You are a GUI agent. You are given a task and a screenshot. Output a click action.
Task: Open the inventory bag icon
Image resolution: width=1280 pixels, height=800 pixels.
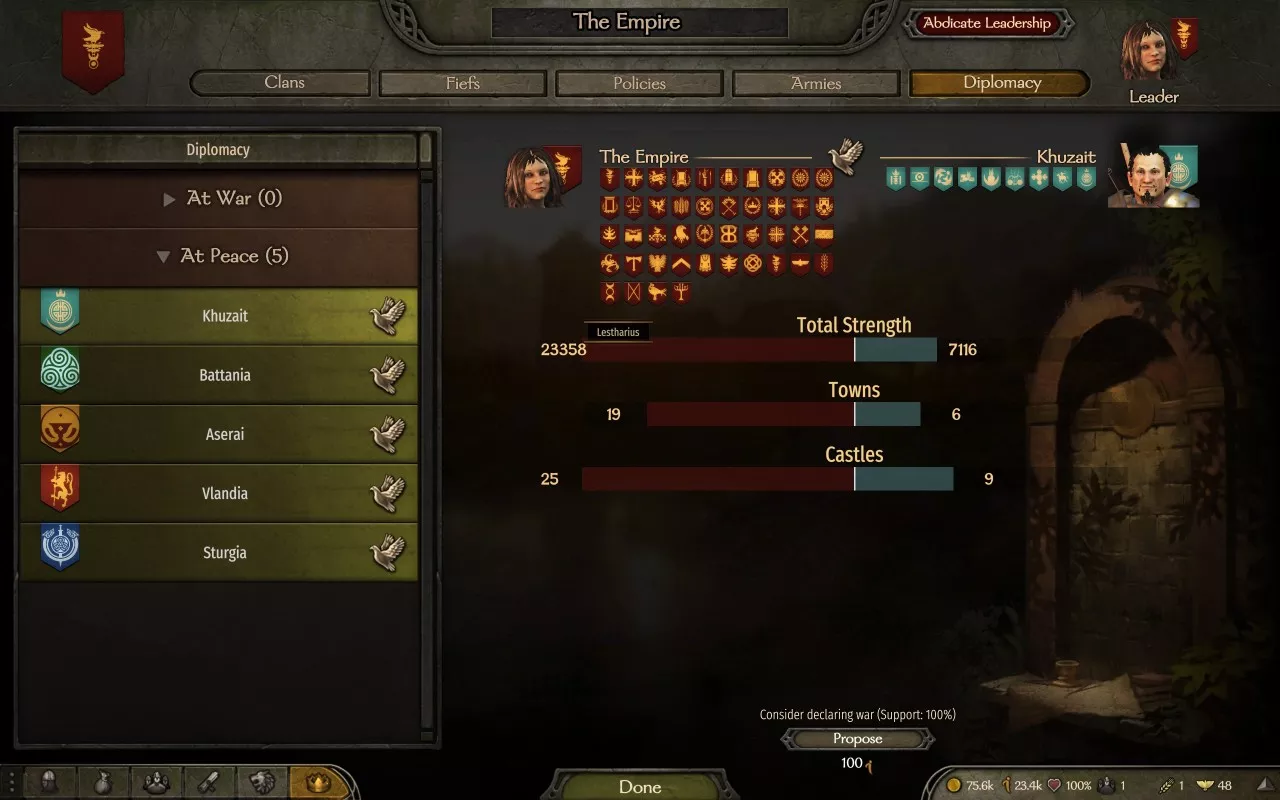[102, 782]
